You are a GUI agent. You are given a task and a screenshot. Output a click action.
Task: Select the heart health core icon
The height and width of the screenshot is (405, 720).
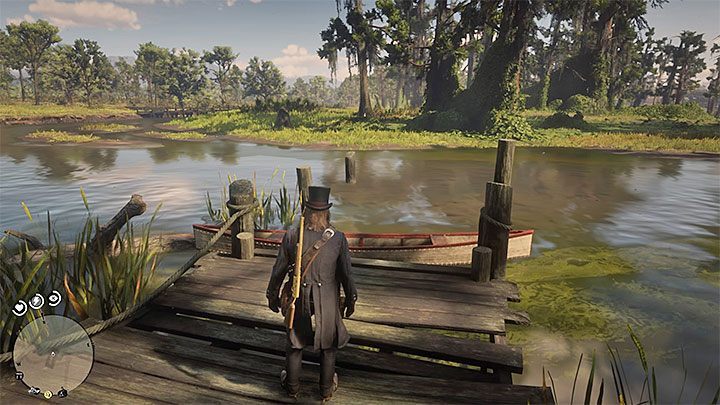pyautogui.click(x=18, y=309)
